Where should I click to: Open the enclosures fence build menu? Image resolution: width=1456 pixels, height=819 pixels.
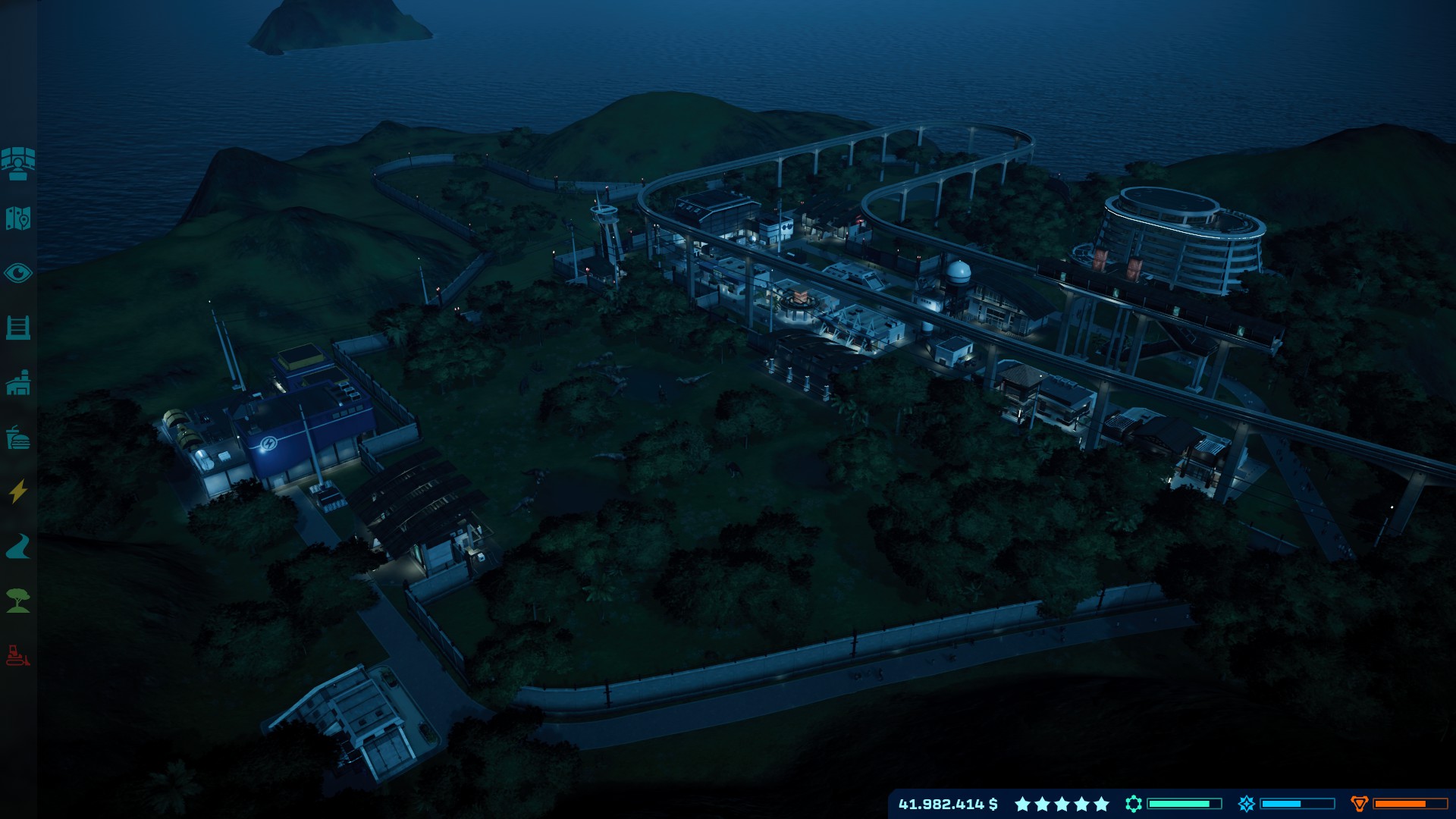(x=18, y=328)
